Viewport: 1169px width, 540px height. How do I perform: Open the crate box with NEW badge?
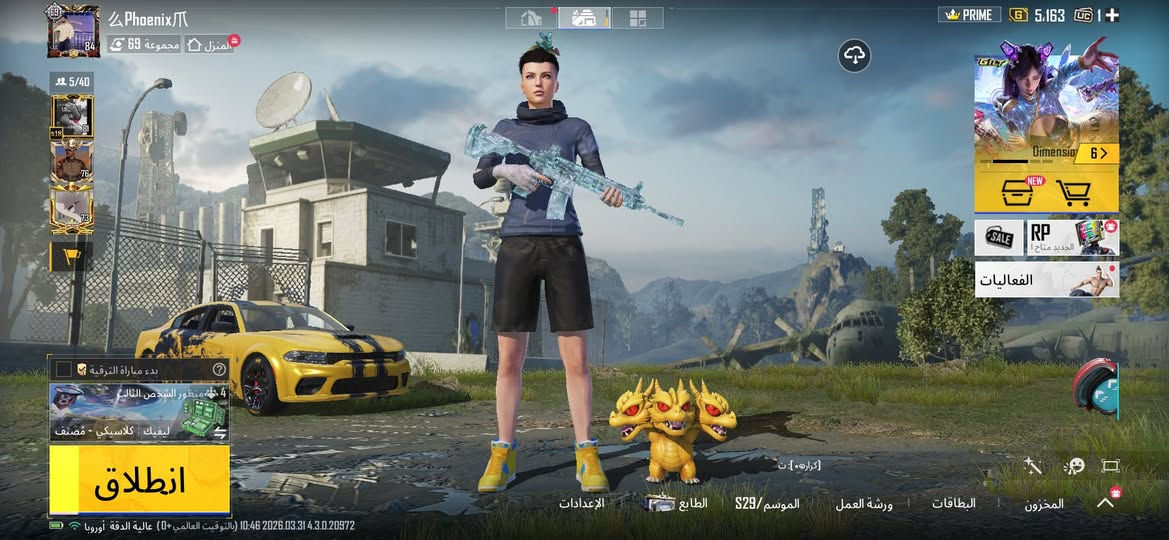[x=1016, y=190]
